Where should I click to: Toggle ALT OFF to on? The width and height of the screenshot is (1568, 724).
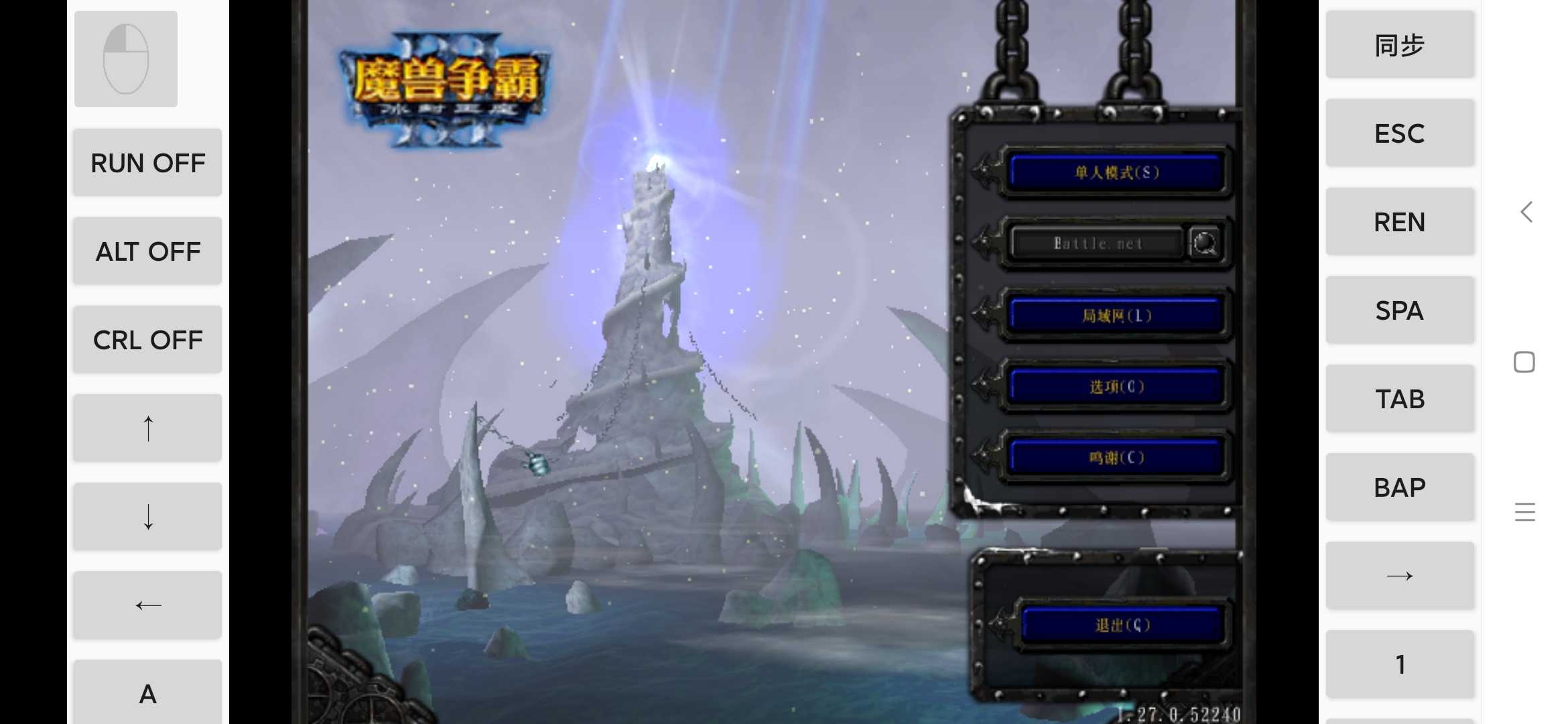pos(147,251)
